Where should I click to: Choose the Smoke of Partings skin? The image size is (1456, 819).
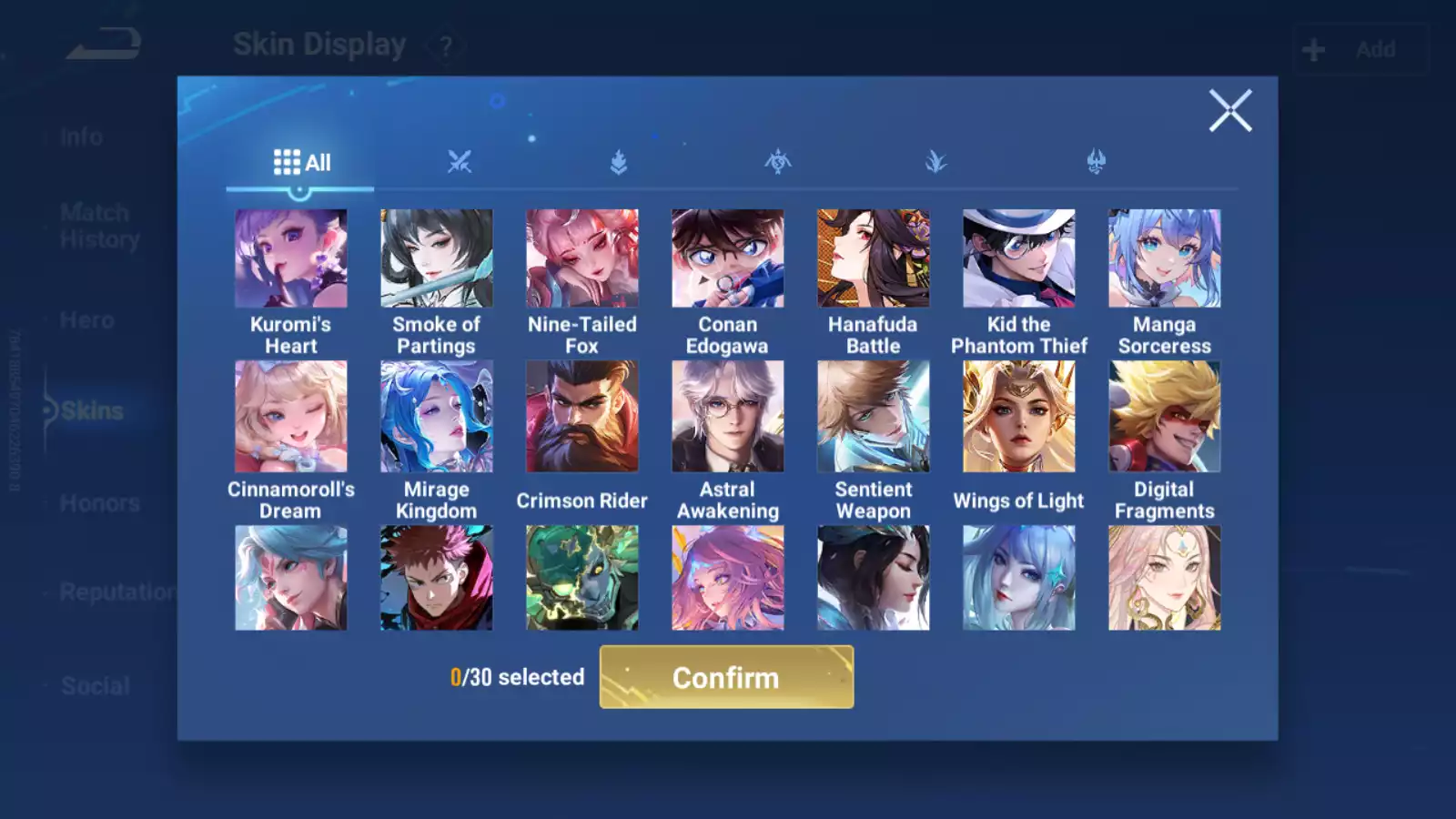(436, 258)
